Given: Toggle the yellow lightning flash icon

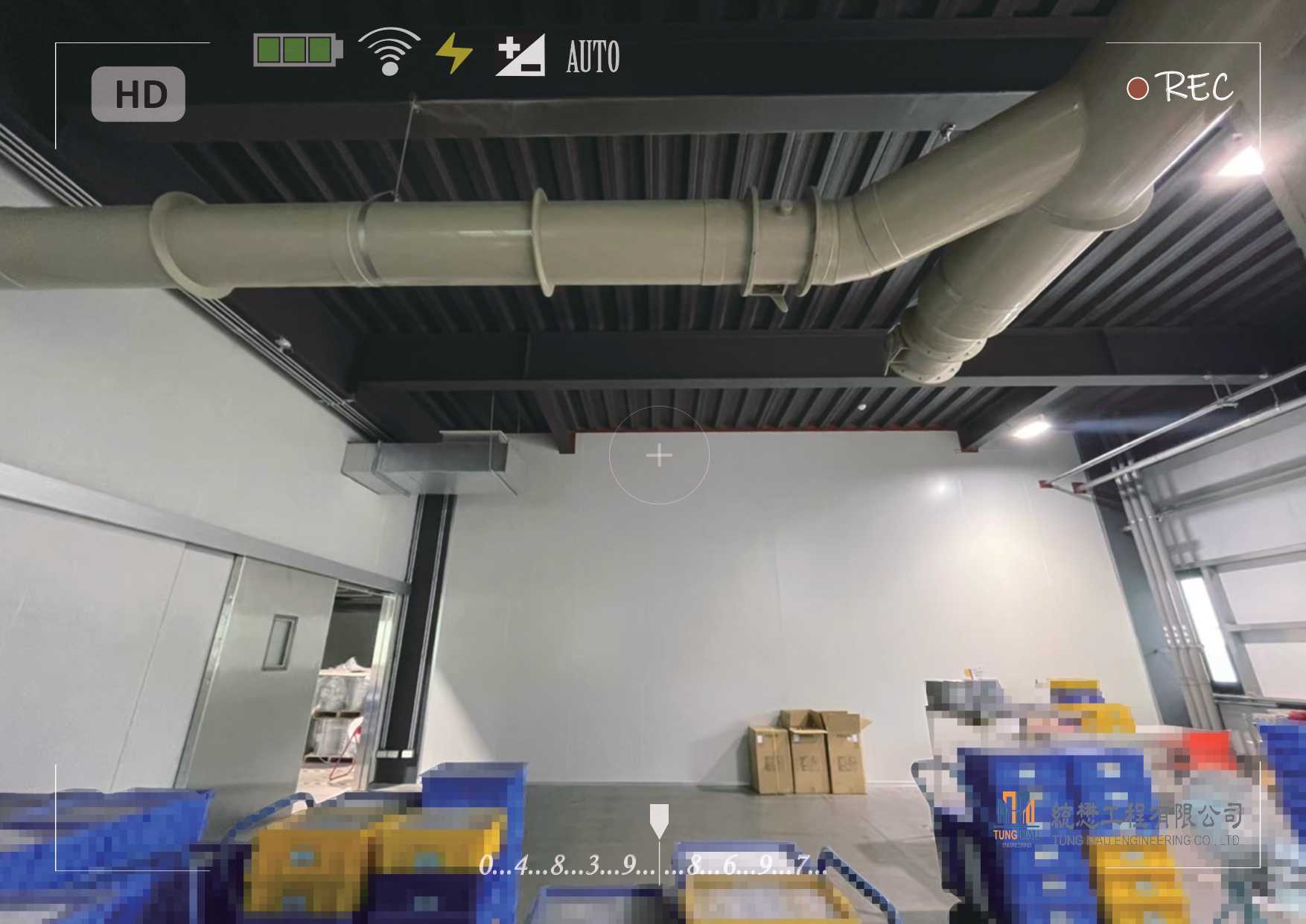Looking at the screenshot, I should click(453, 53).
